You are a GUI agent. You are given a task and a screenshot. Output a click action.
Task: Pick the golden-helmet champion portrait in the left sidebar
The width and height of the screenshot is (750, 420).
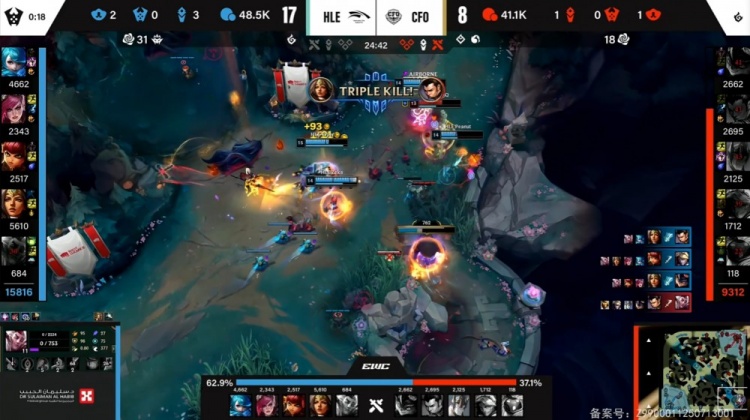17,203
